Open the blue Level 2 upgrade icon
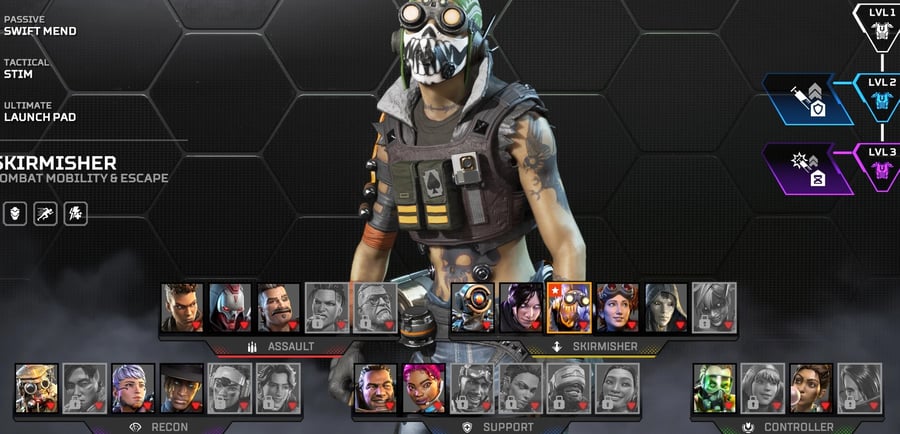Screen dimensions: 900x434 click(x=809, y=99)
